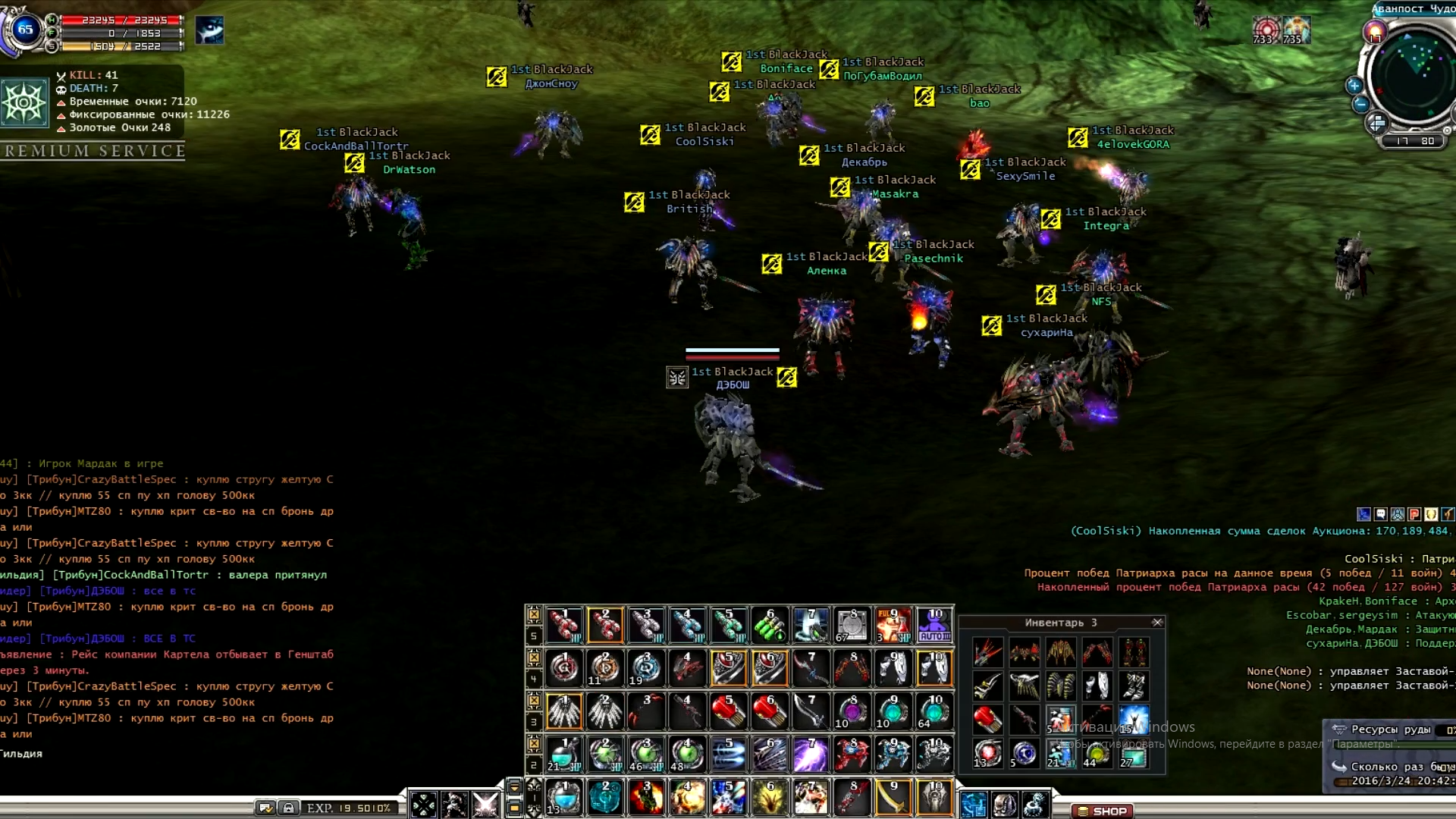
Task: Select the yellow orb stack of 44
Action: click(1097, 754)
